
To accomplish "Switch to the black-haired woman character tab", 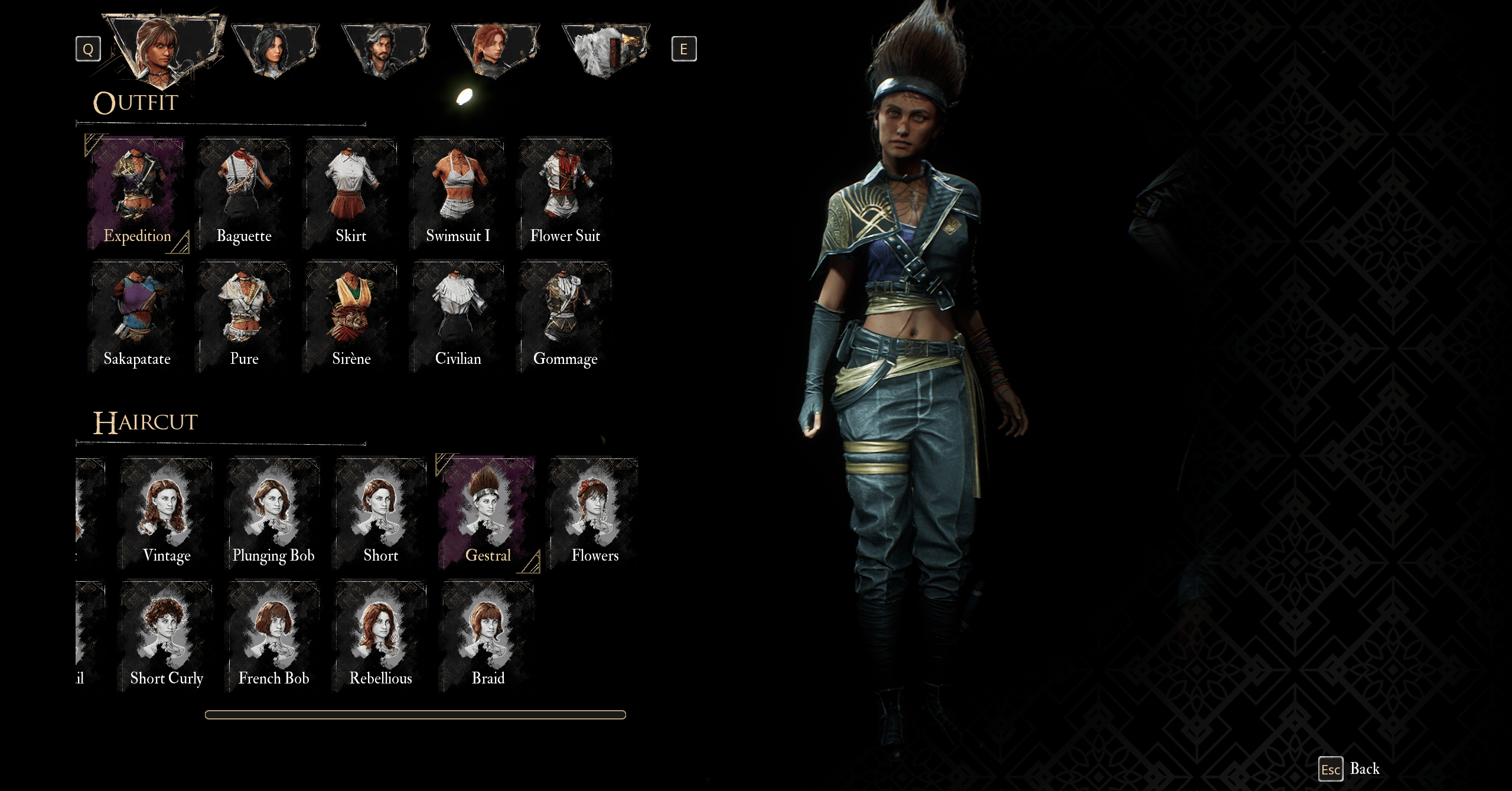I will pos(275,49).
